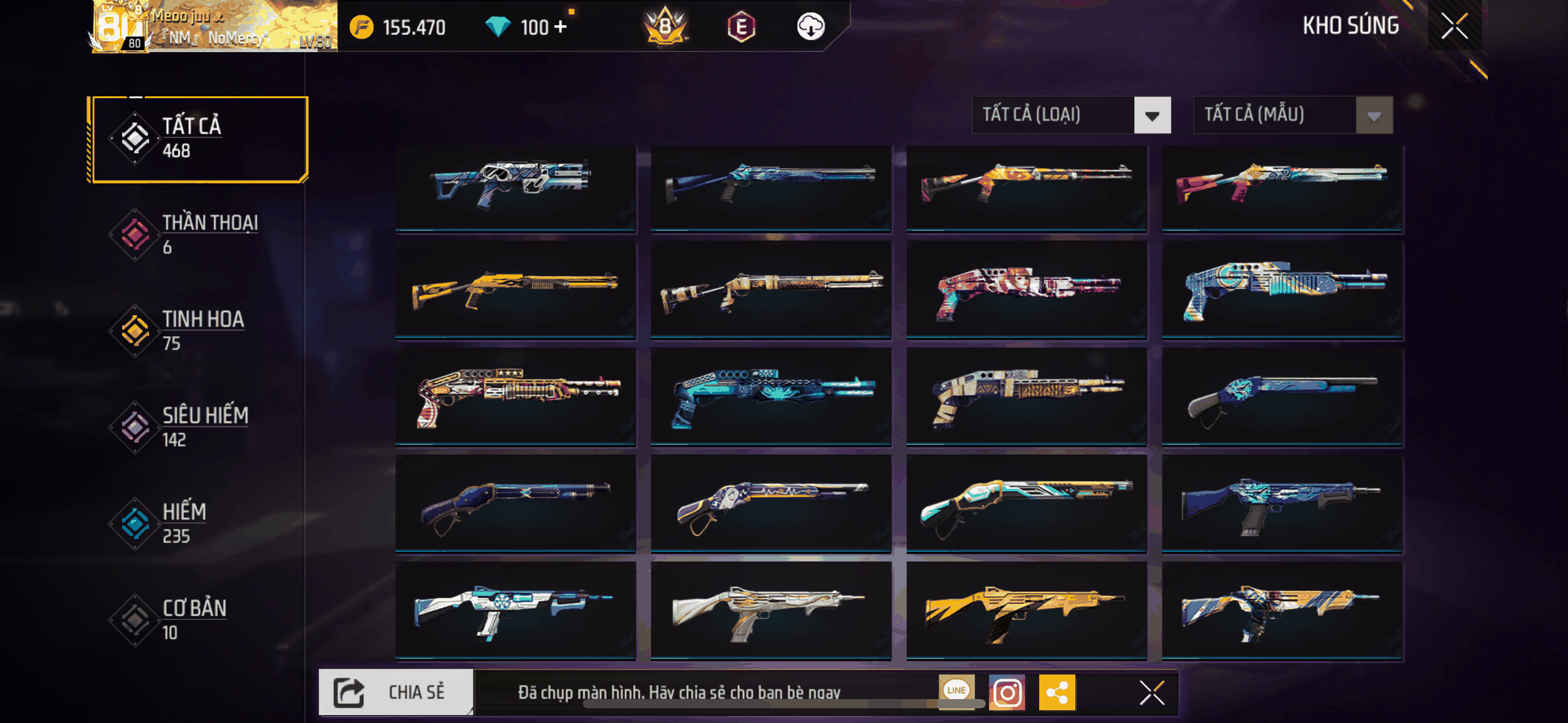
Task: Switch to the Thần Thoại rarity tab
Action: coord(198,234)
